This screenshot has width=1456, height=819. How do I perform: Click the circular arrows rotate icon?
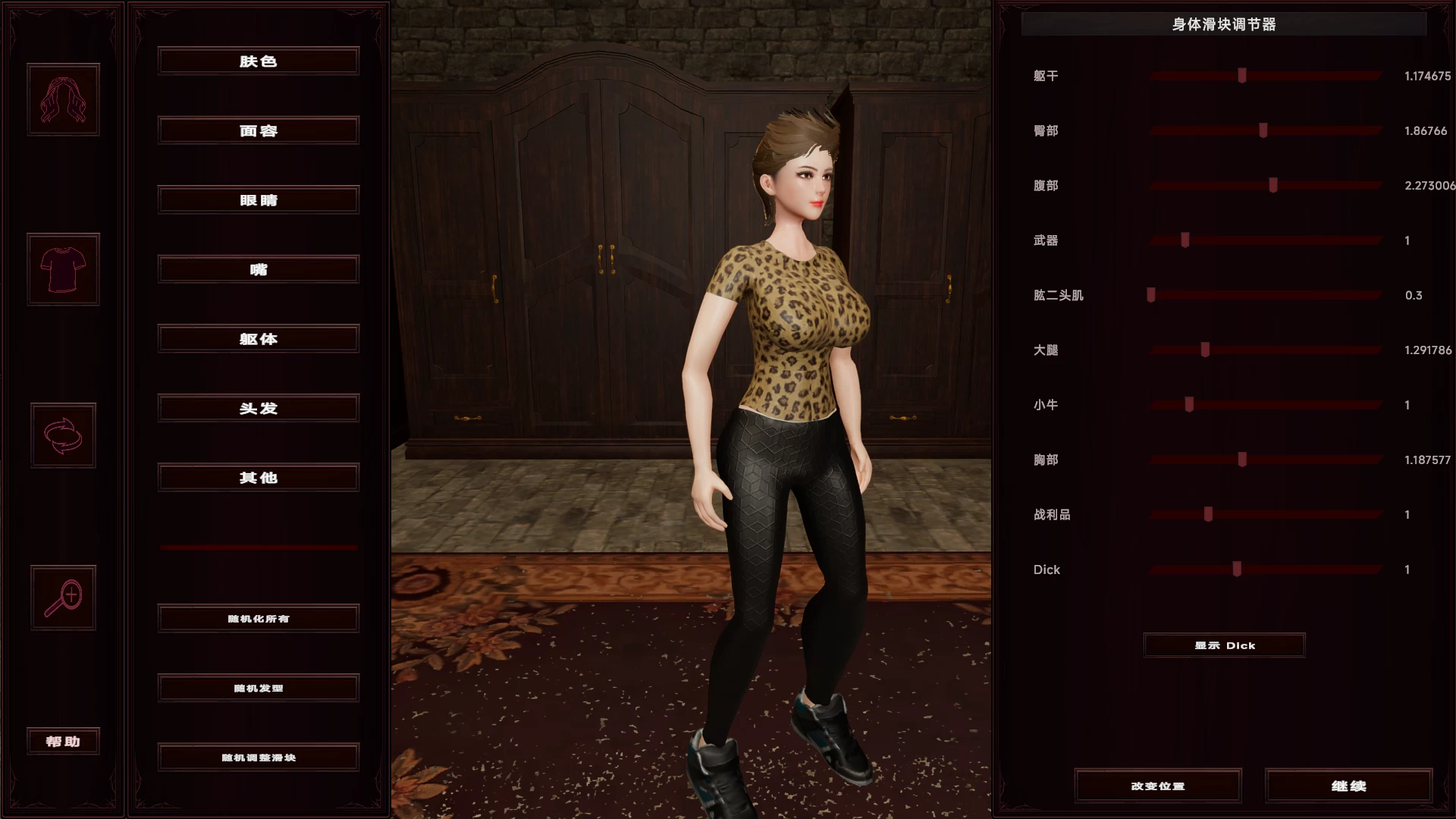click(63, 435)
